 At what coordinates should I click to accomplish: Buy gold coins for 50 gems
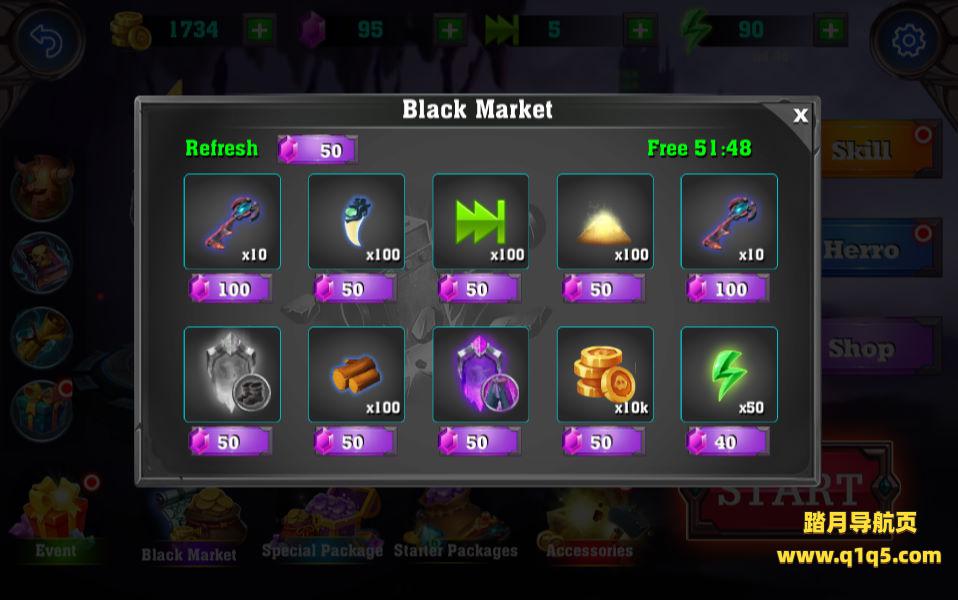[x=603, y=441]
